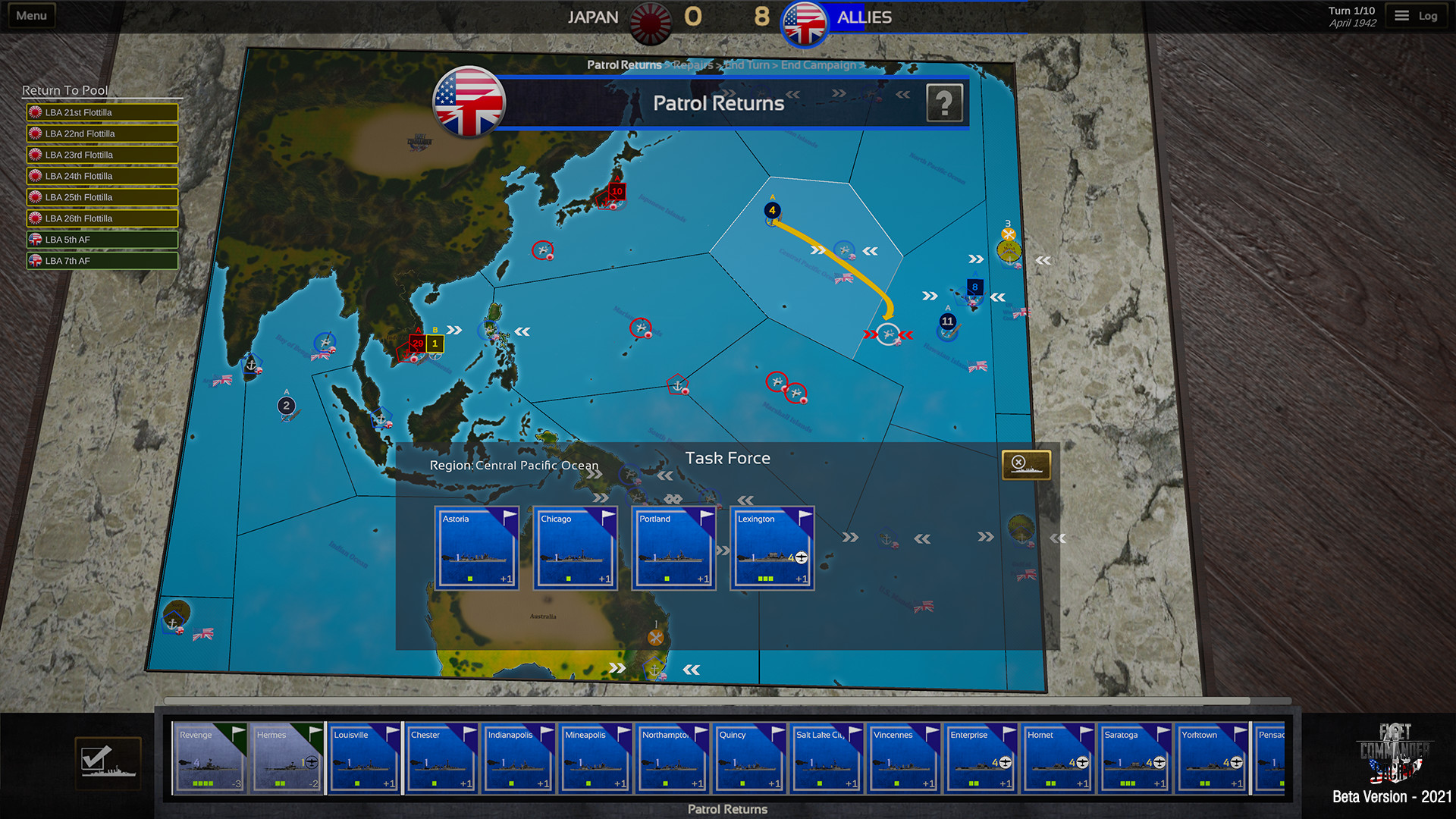
Task: Click the combined US-UK flag emblem on the banner
Action: pyautogui.click(x=469, y=103)
